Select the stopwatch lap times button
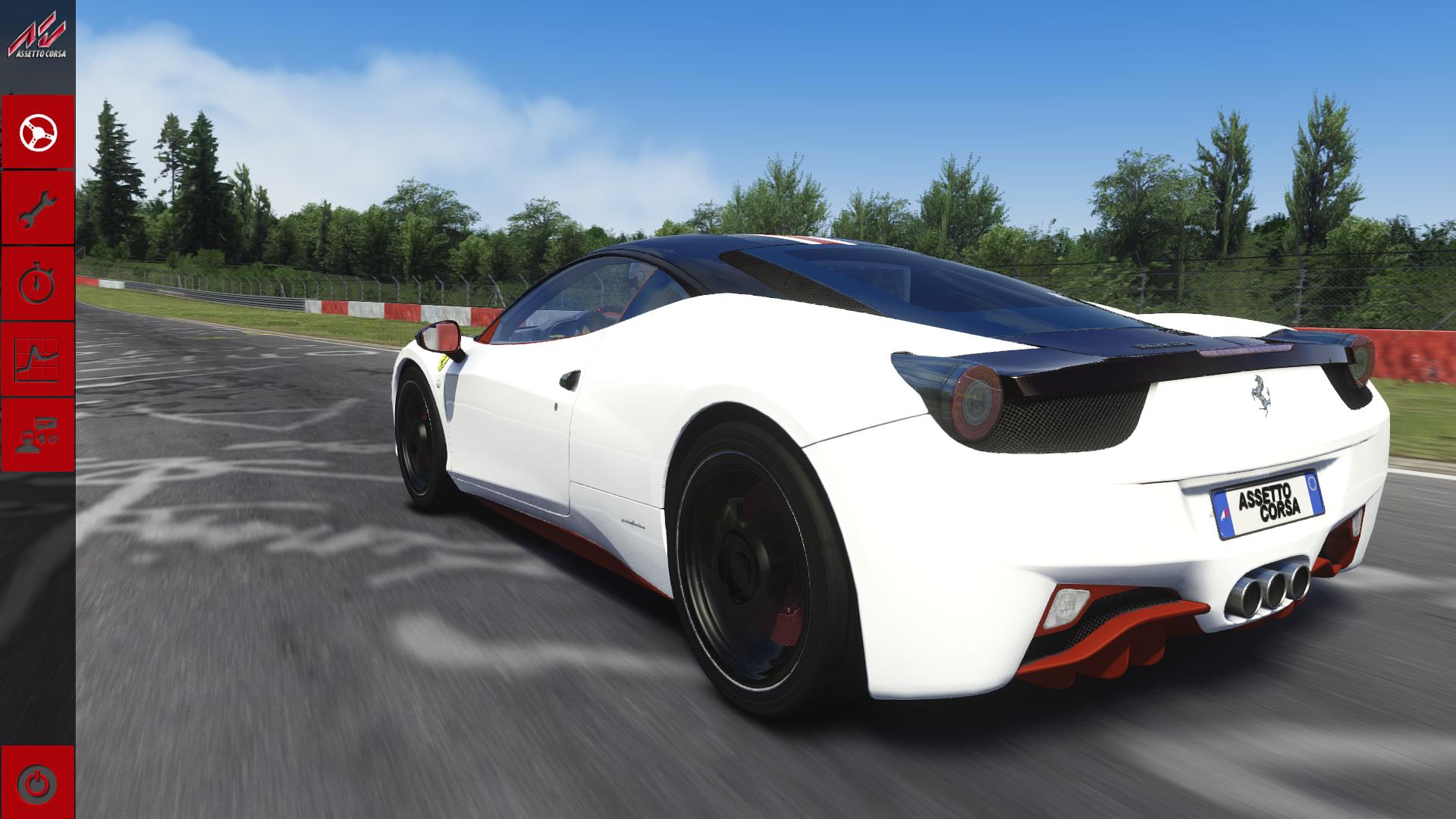This screenshot has height=819, width=1456. tap(38, 284)
